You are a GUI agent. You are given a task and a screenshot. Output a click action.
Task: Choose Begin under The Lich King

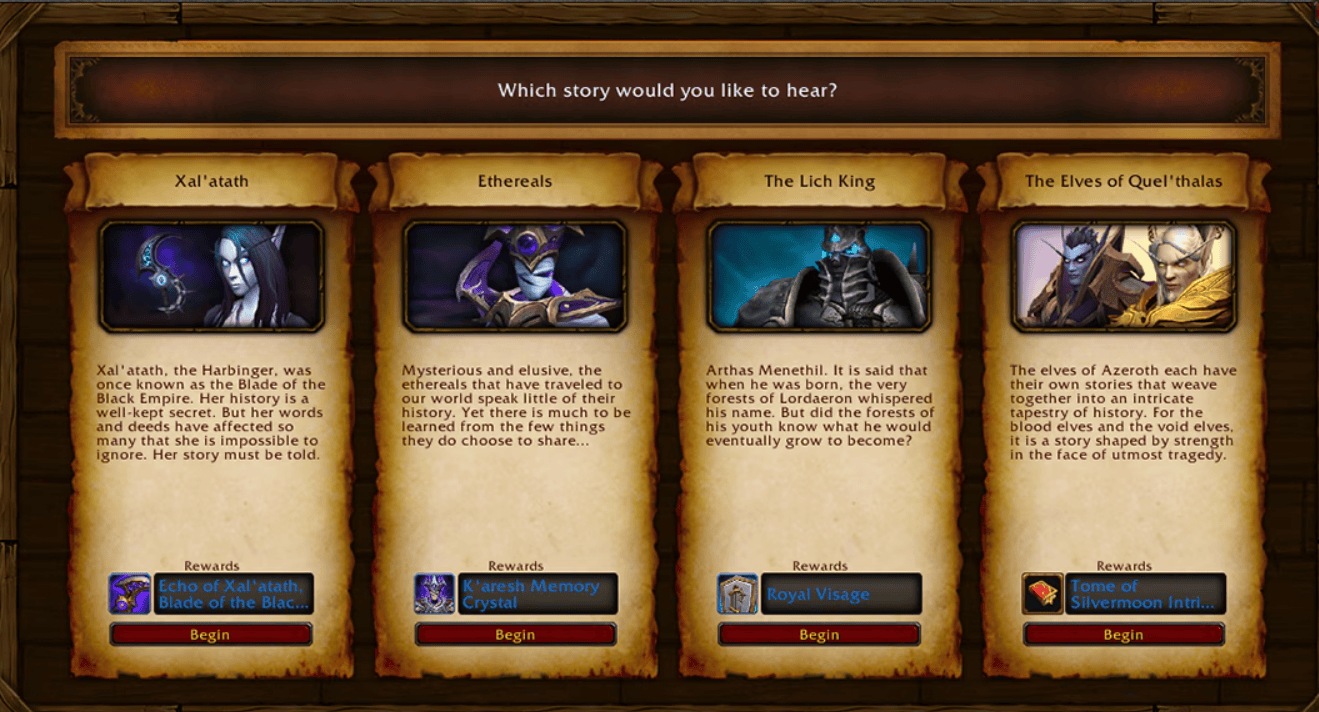[819, 634]
